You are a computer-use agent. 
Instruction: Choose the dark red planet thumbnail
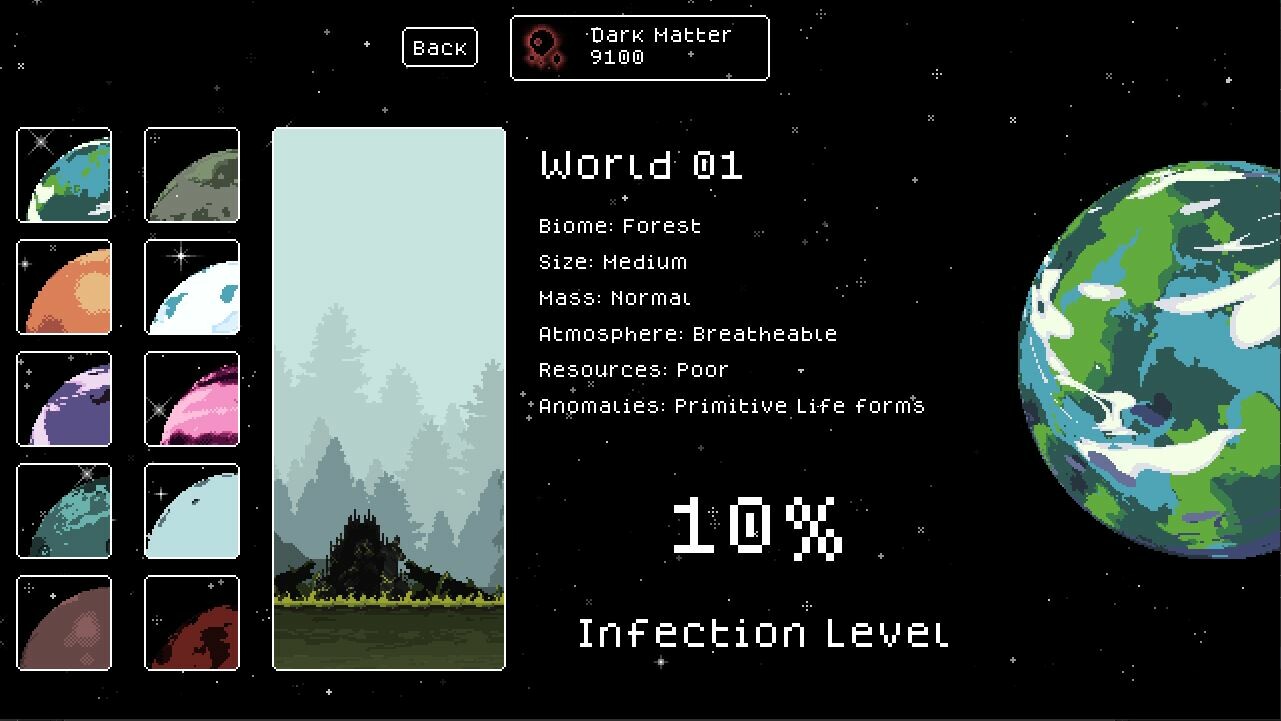pyautogui.click(x=191, y=624)
